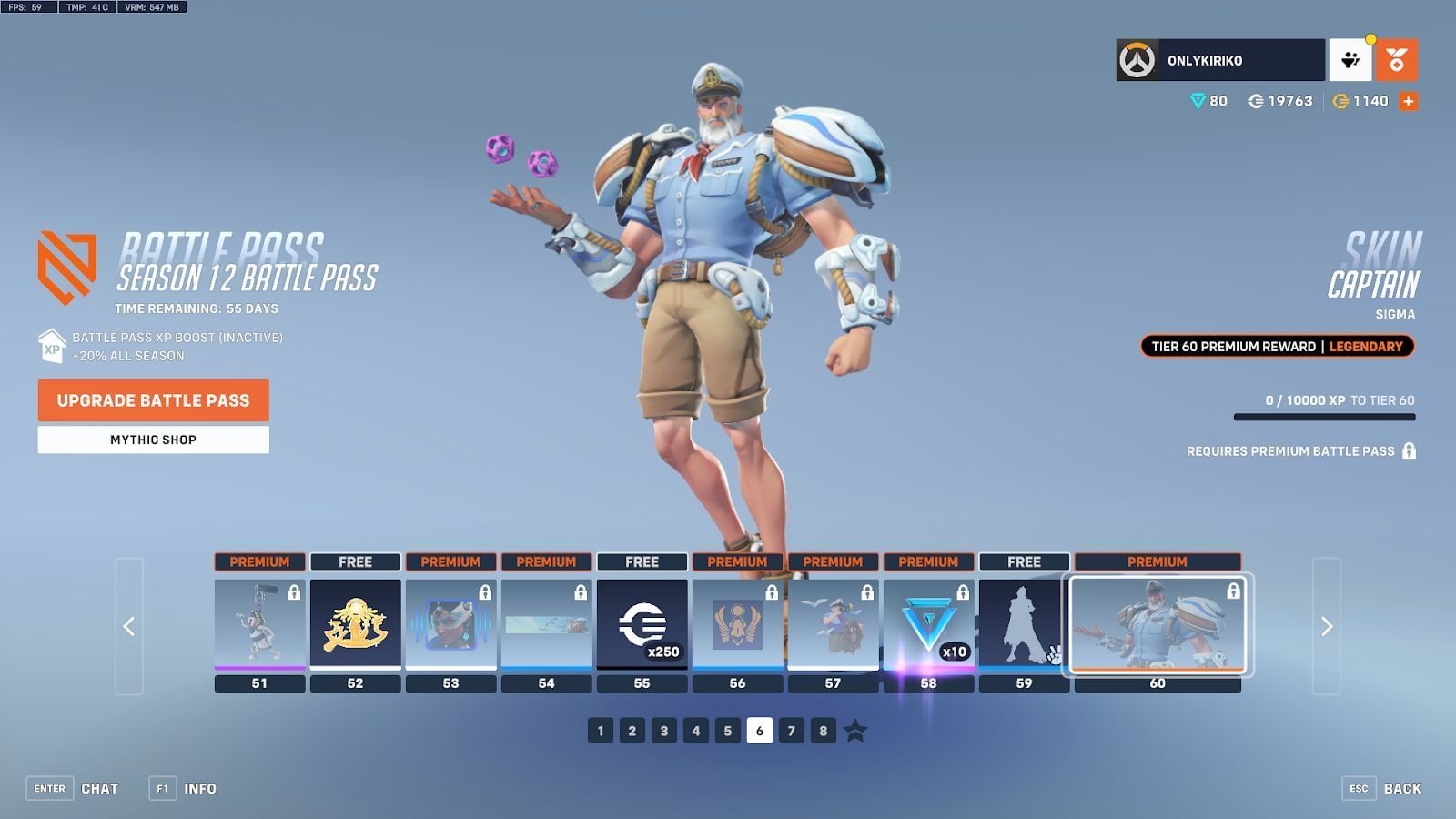The width and height of the screenshot is (1456, 819).
Task: Open battle pass page 8
Action: point(824,729)
